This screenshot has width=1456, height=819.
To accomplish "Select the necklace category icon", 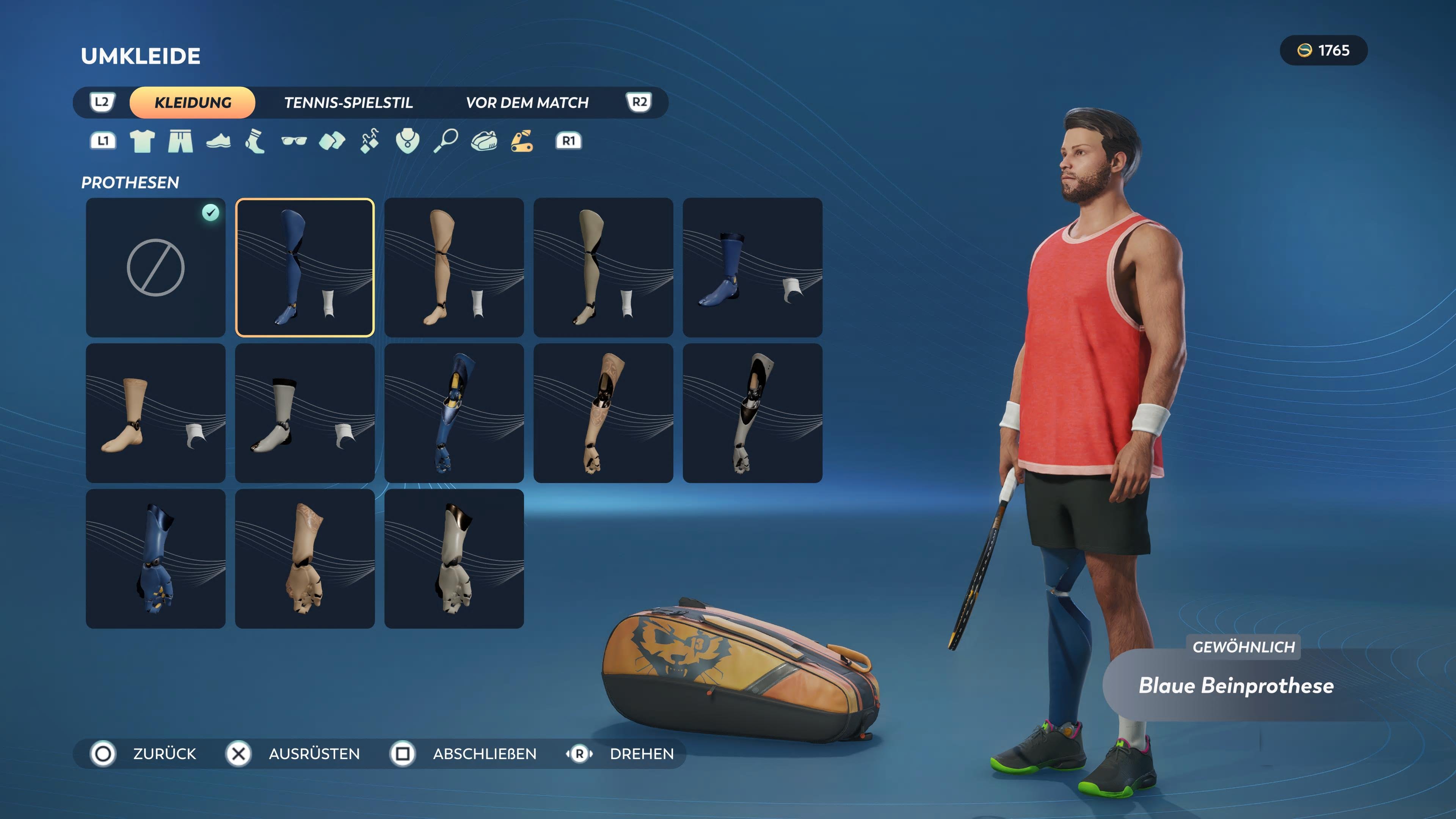I will coord(408,141).
